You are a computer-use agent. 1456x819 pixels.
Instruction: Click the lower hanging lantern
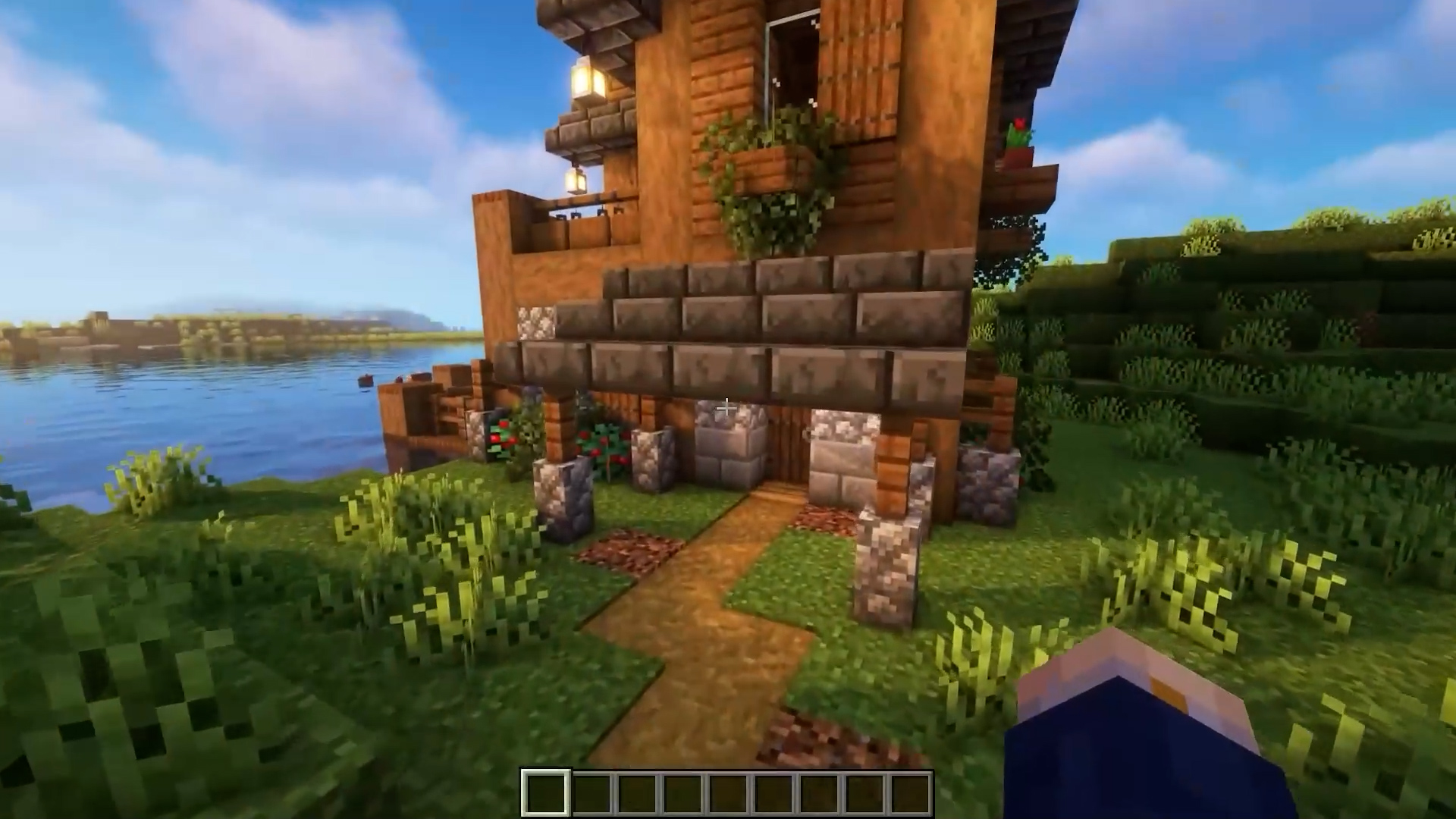[576, 182]
